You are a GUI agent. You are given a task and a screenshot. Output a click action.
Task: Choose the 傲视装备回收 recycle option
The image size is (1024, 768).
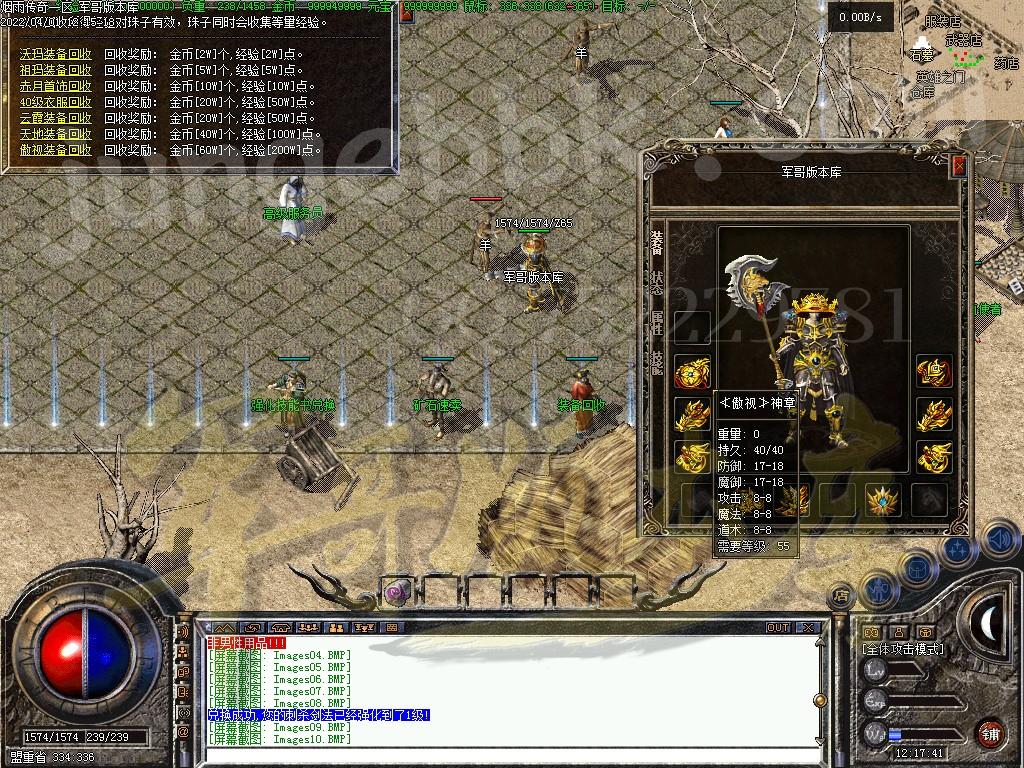pos(55,150)
